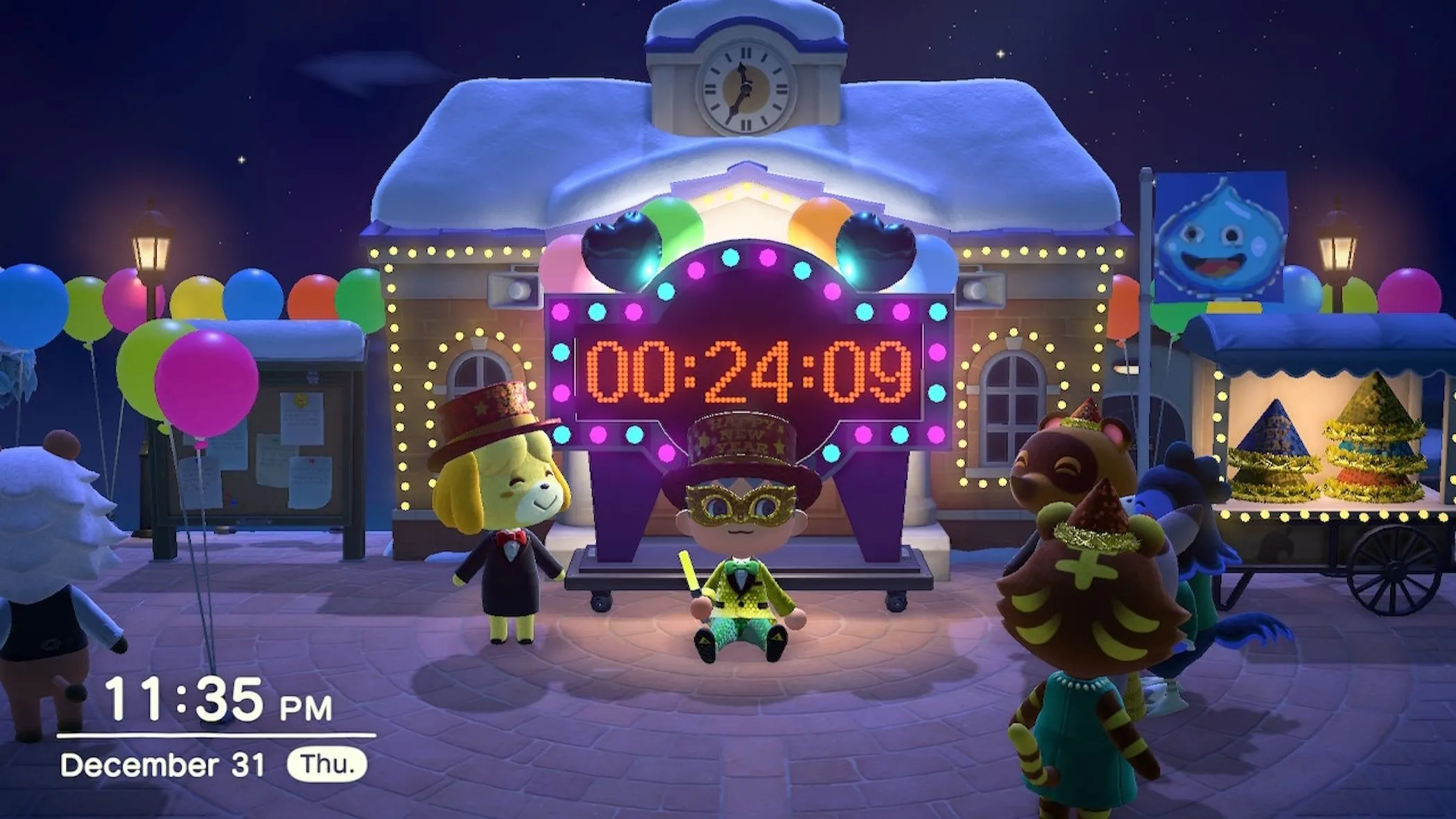Click the Thu. day label

326,765
